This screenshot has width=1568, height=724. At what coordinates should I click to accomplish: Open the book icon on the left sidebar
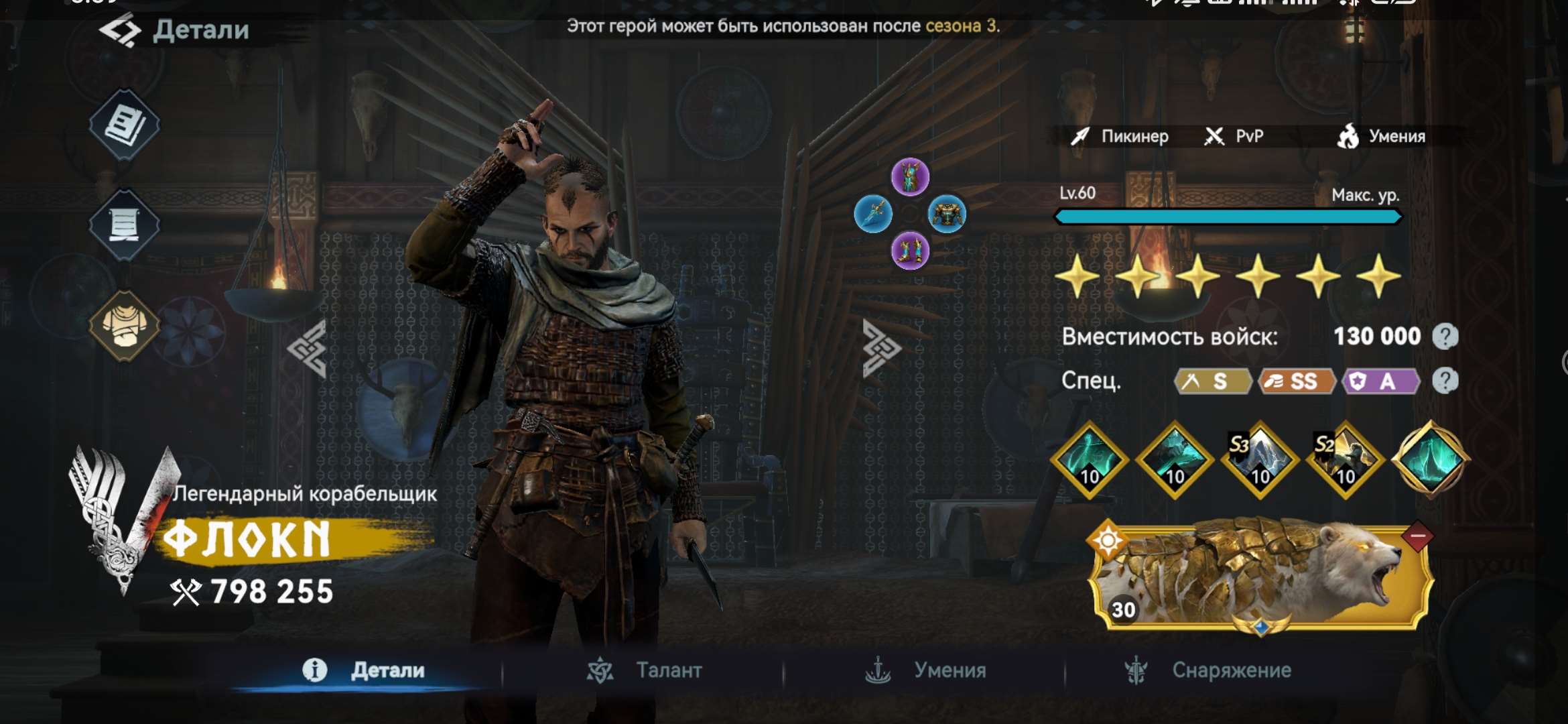click(125, 125)
